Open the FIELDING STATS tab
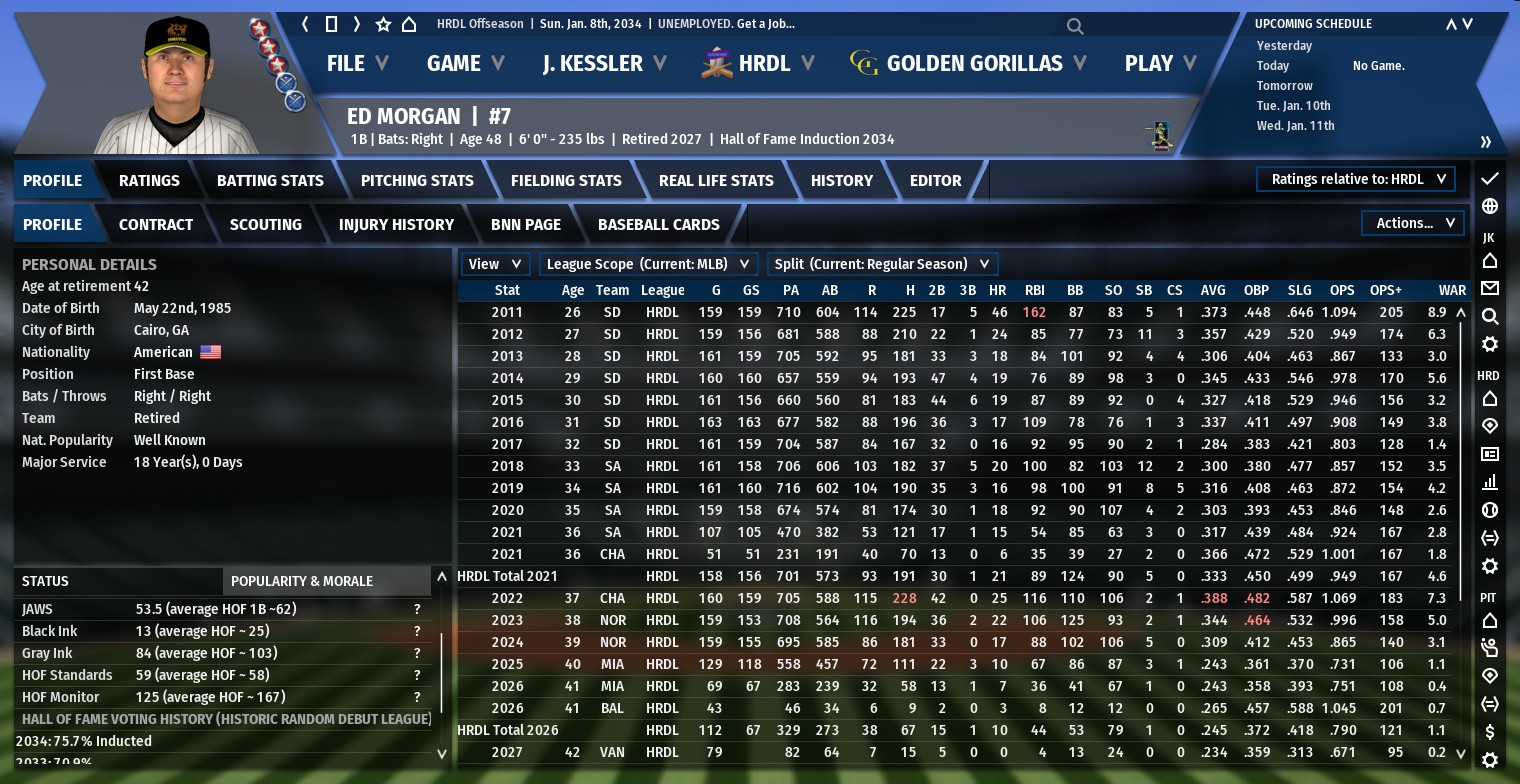1520x784 pixels. 566,180
